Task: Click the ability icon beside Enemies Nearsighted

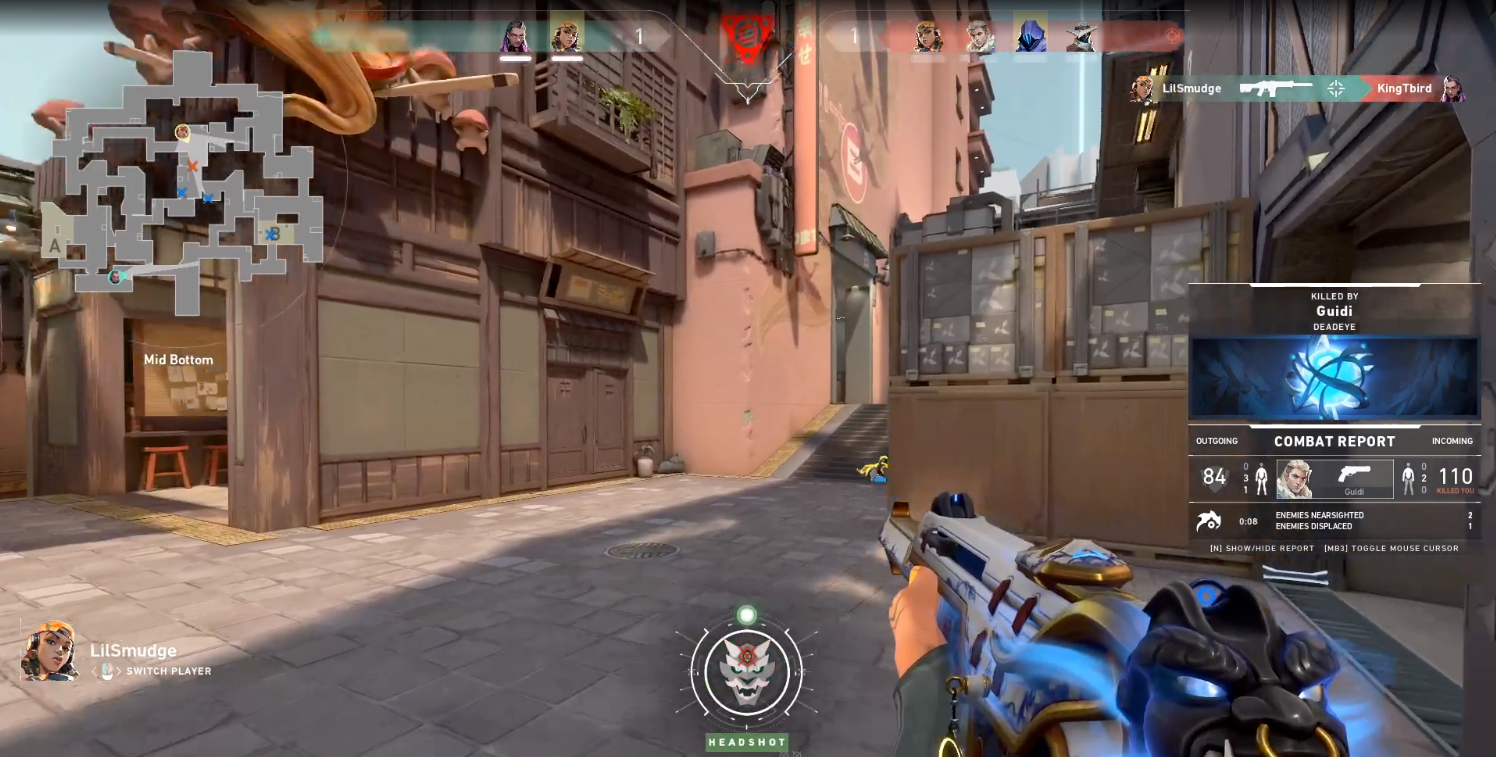Action: 1210,521
